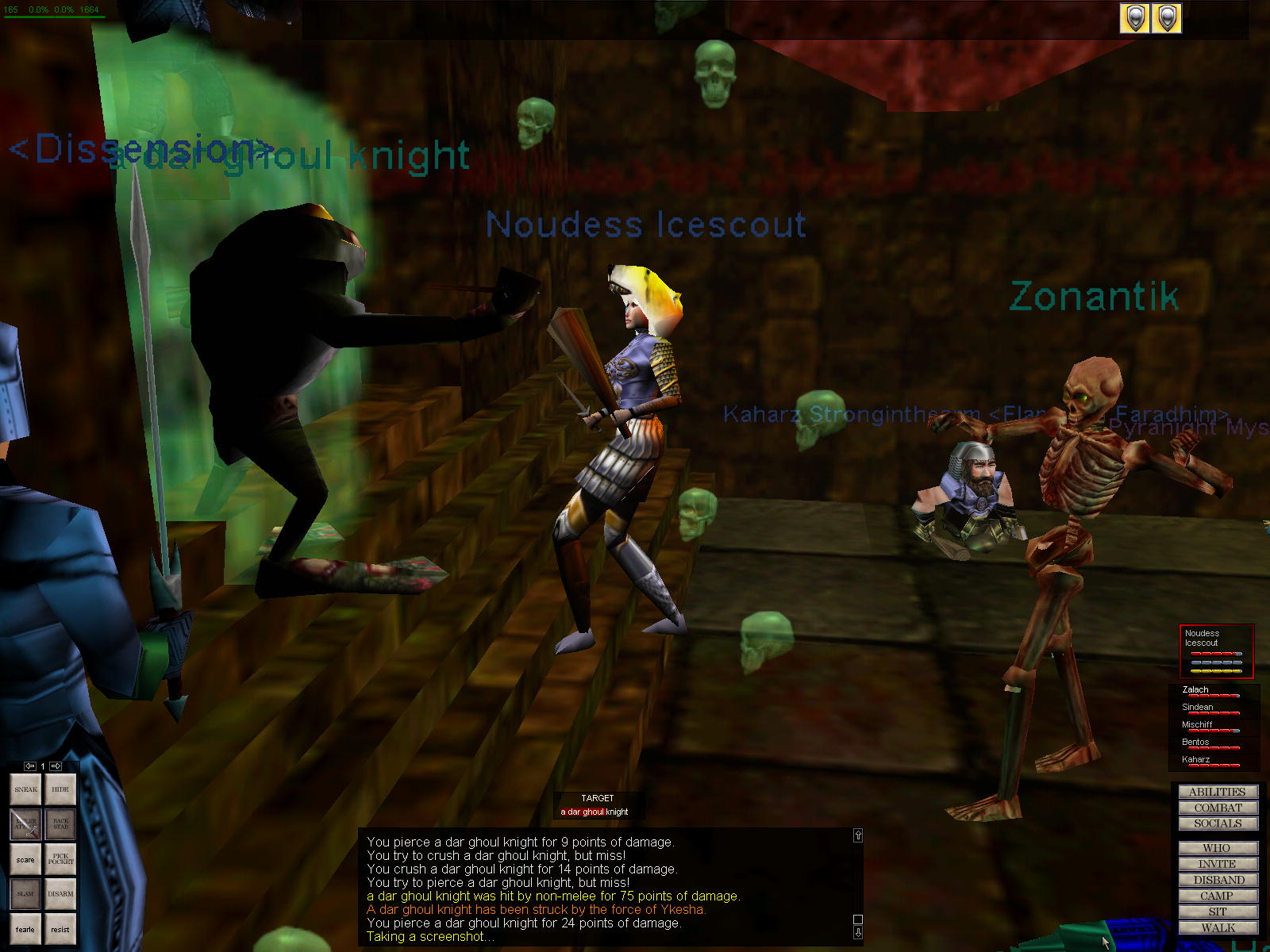The image size is (1270, 952).
Task: Toggle the Sit button
Action: pyautogui.click(x=1218, y=912)
